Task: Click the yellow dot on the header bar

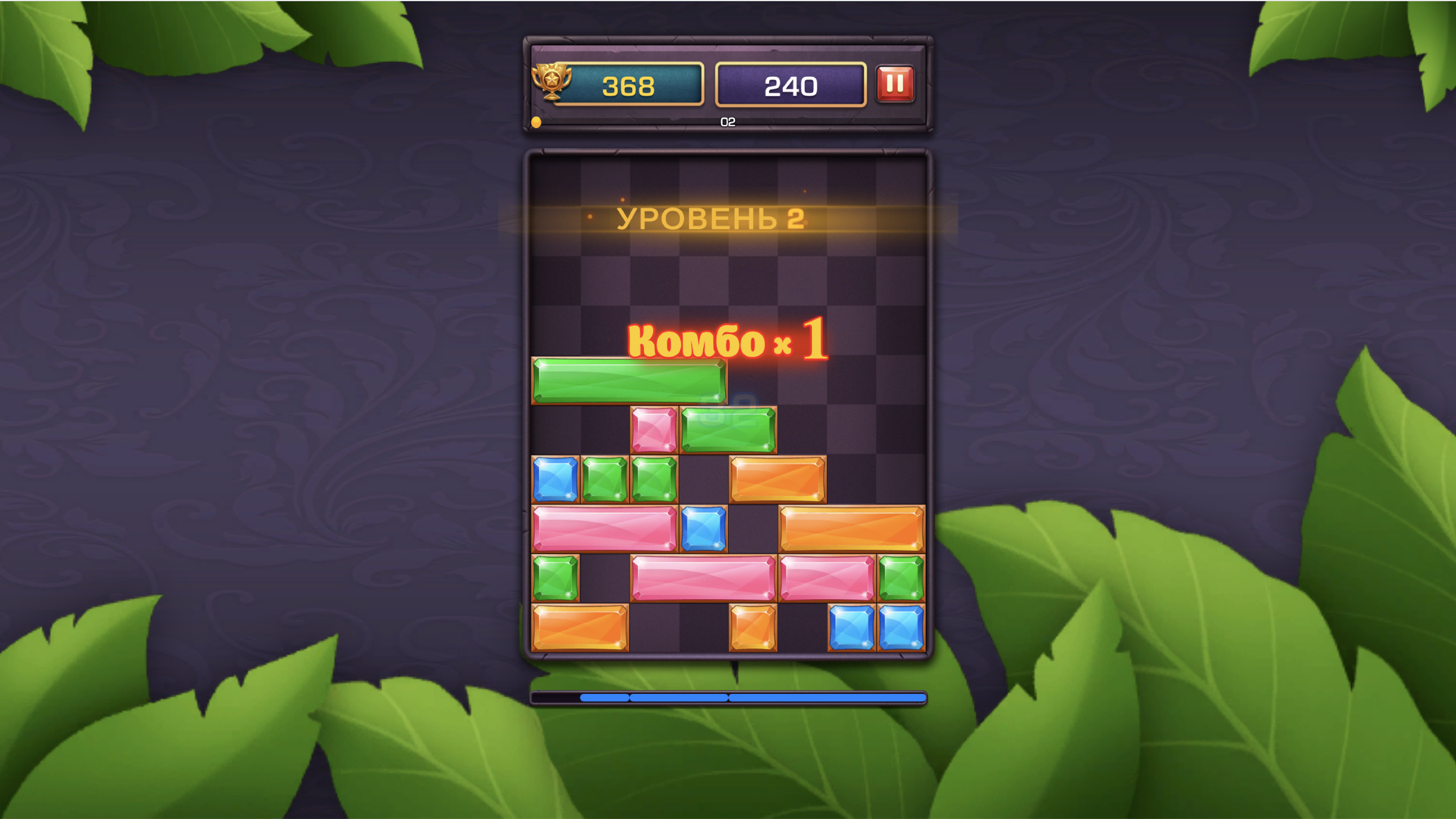Action: (x=536, y=123)
